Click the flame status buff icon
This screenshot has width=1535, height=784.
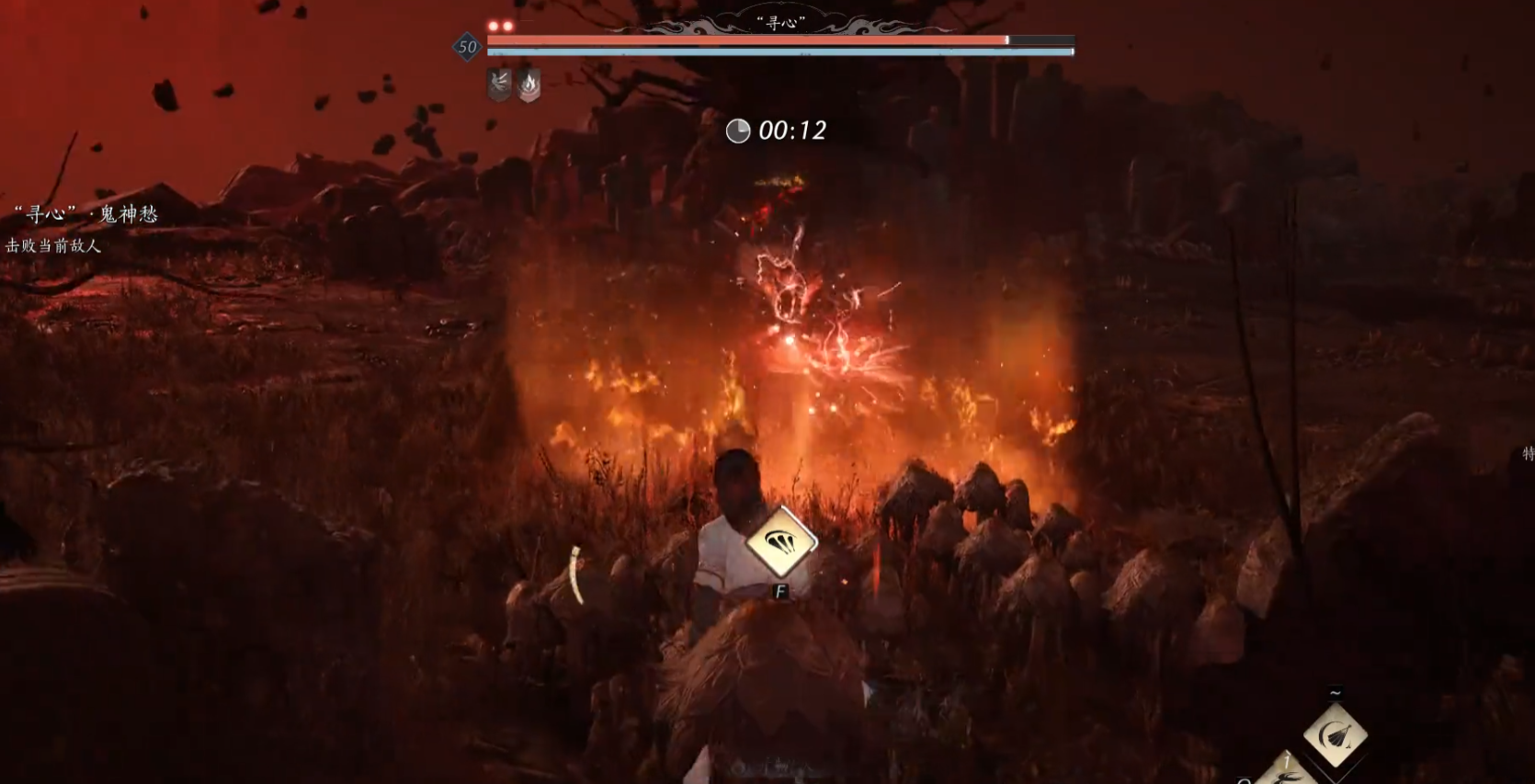point(529,85)
